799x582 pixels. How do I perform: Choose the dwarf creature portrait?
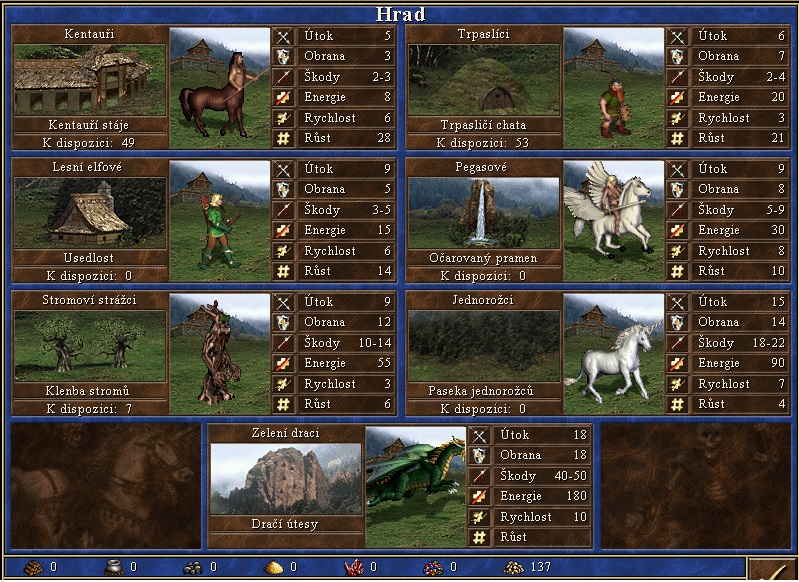pos(613,87)
